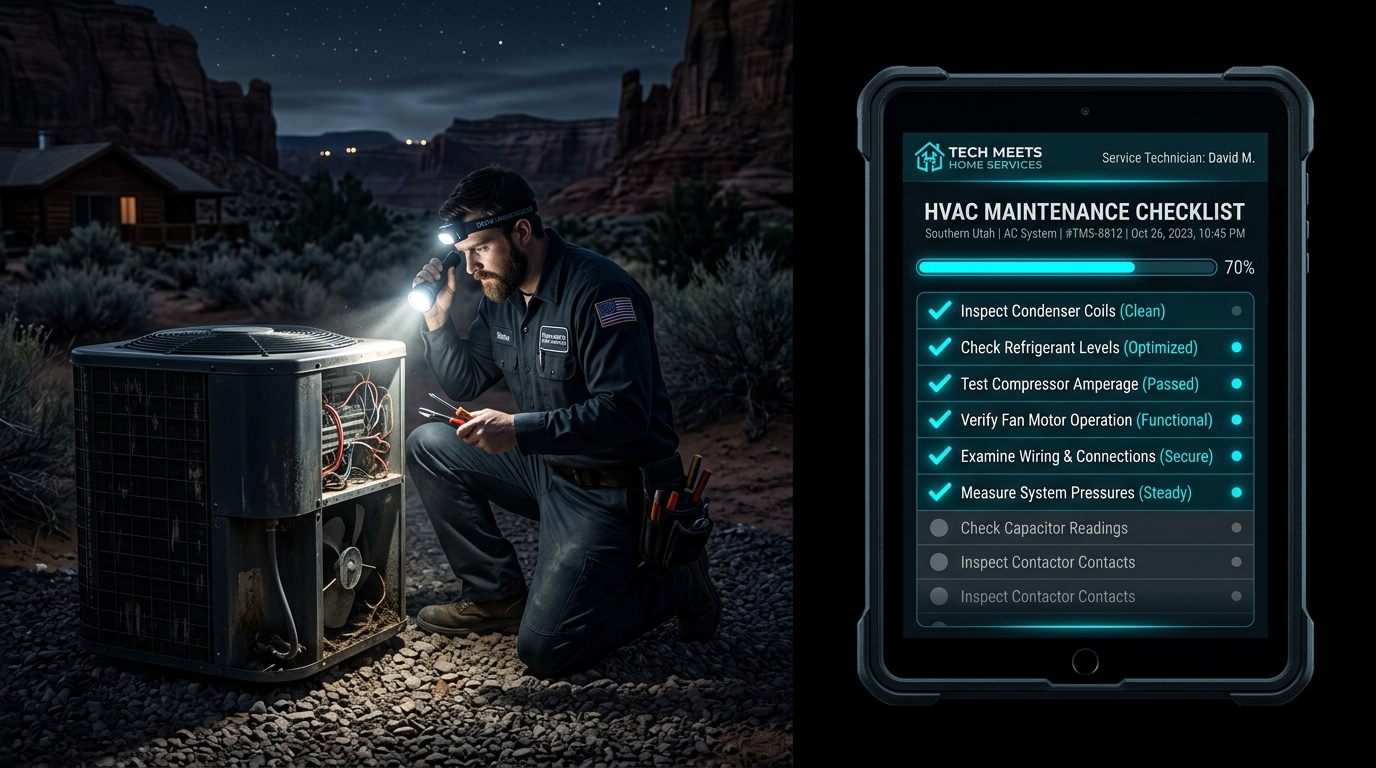
Task: Click the checkmark for Check Refrigerant Levels
Action: [x=938, y=347]
